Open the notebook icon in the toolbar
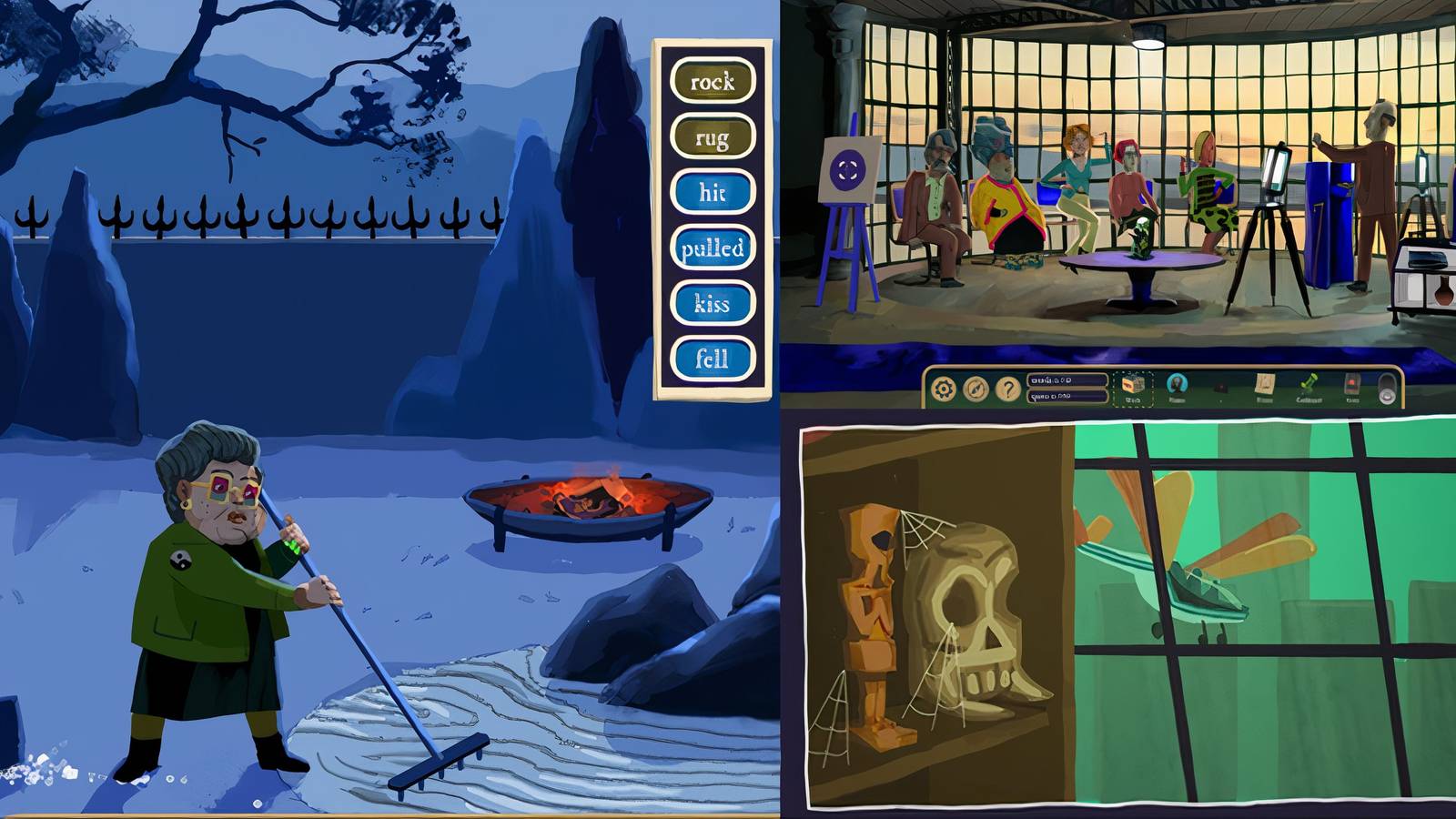Image resolution: width=1456 pixels, height=819 pixels. [1263, 385]
